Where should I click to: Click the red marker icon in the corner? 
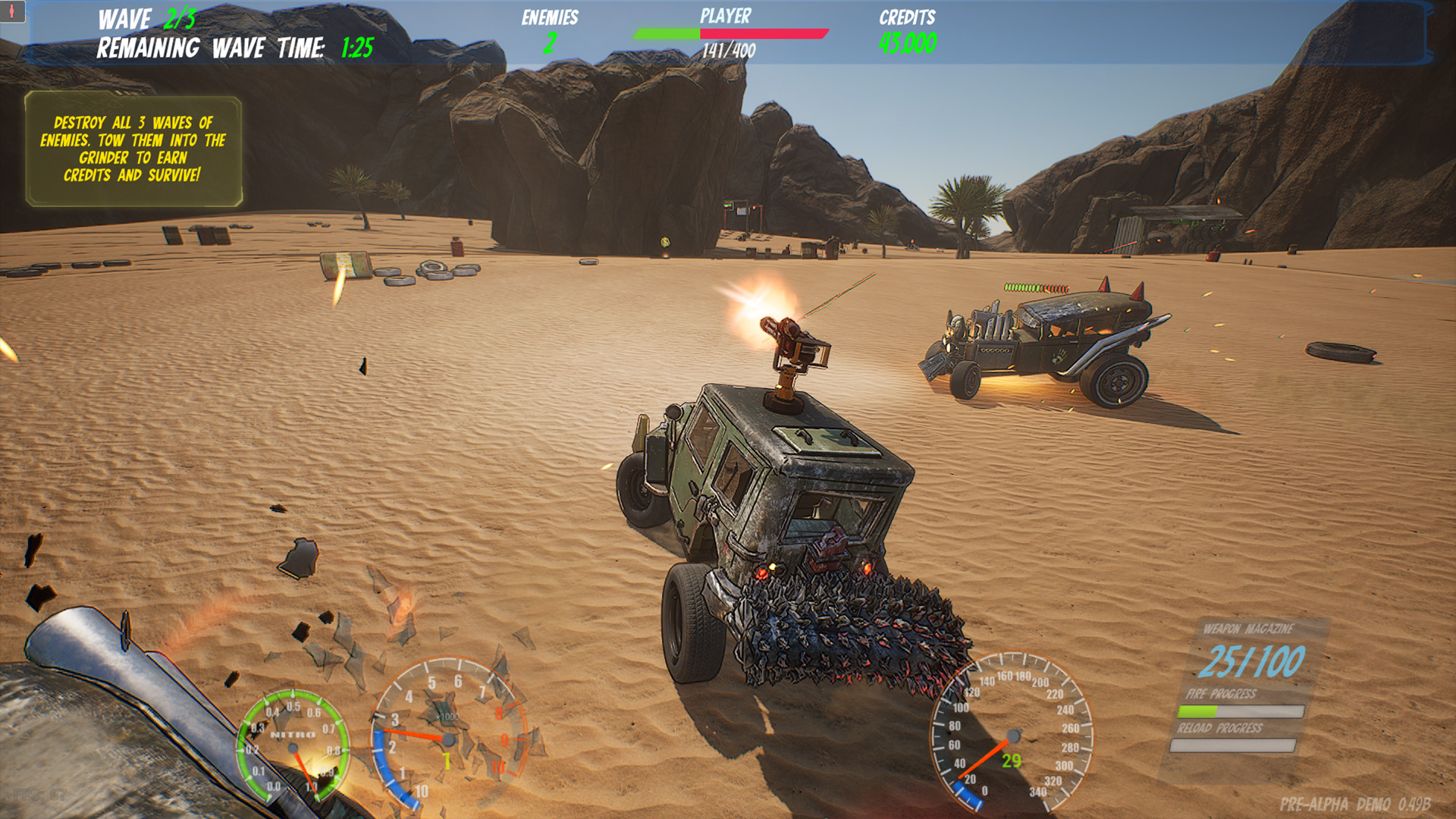(12, 11)
